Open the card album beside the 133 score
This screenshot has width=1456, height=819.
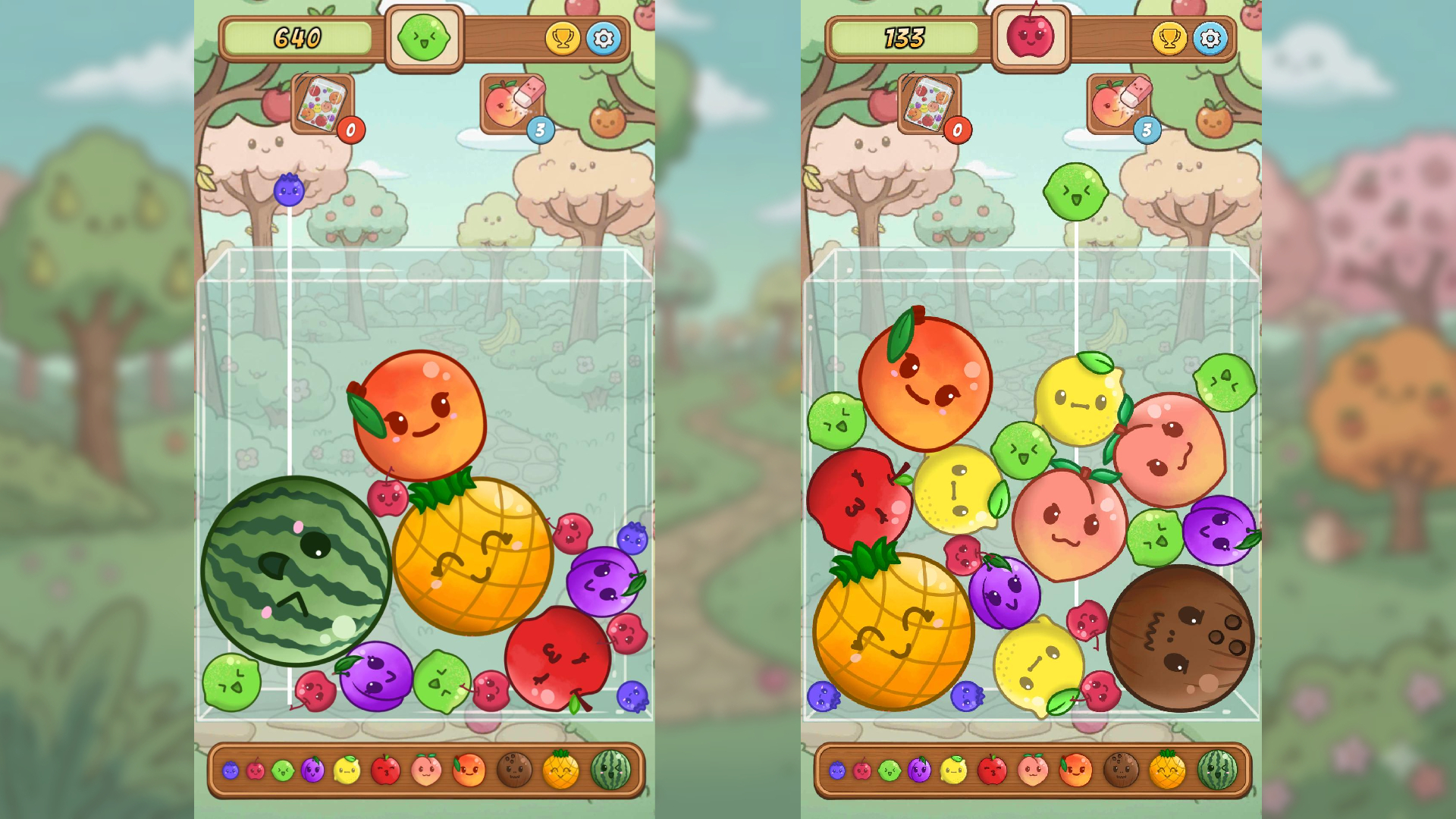[927, 101]
